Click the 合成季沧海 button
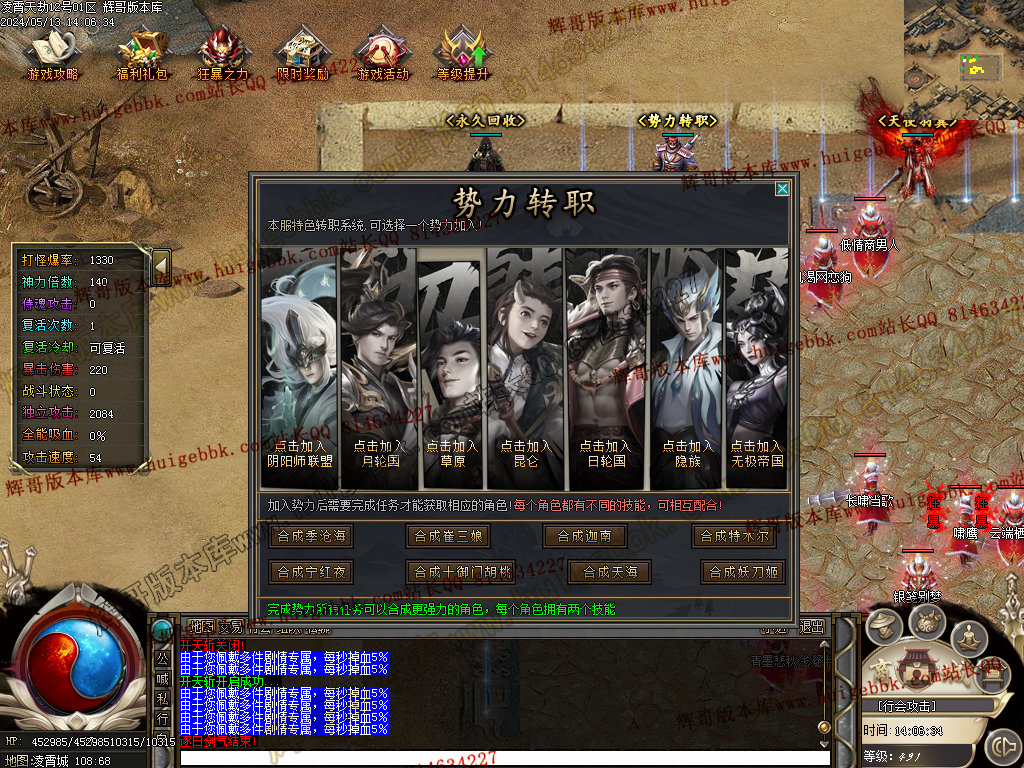This screenshot has height=768, width=1024. pos(311,536)
